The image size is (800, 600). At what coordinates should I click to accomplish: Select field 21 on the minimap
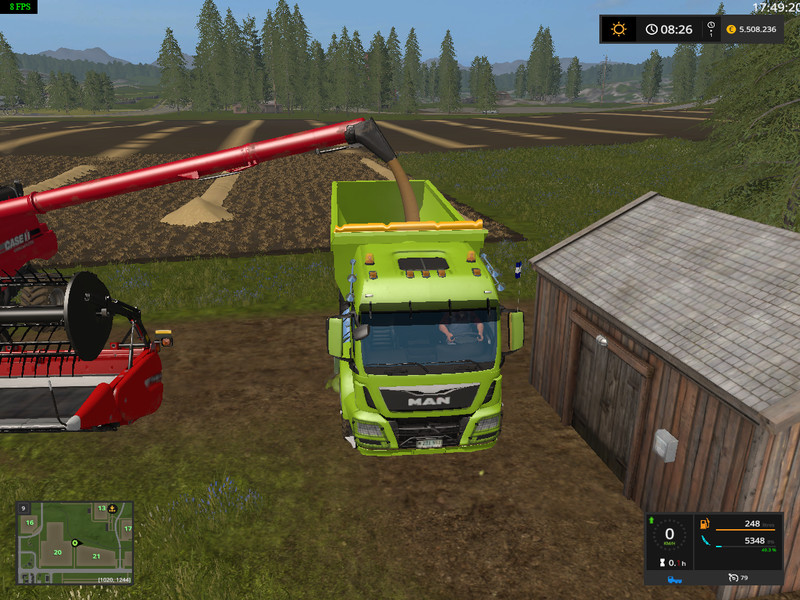click(96, 556)
